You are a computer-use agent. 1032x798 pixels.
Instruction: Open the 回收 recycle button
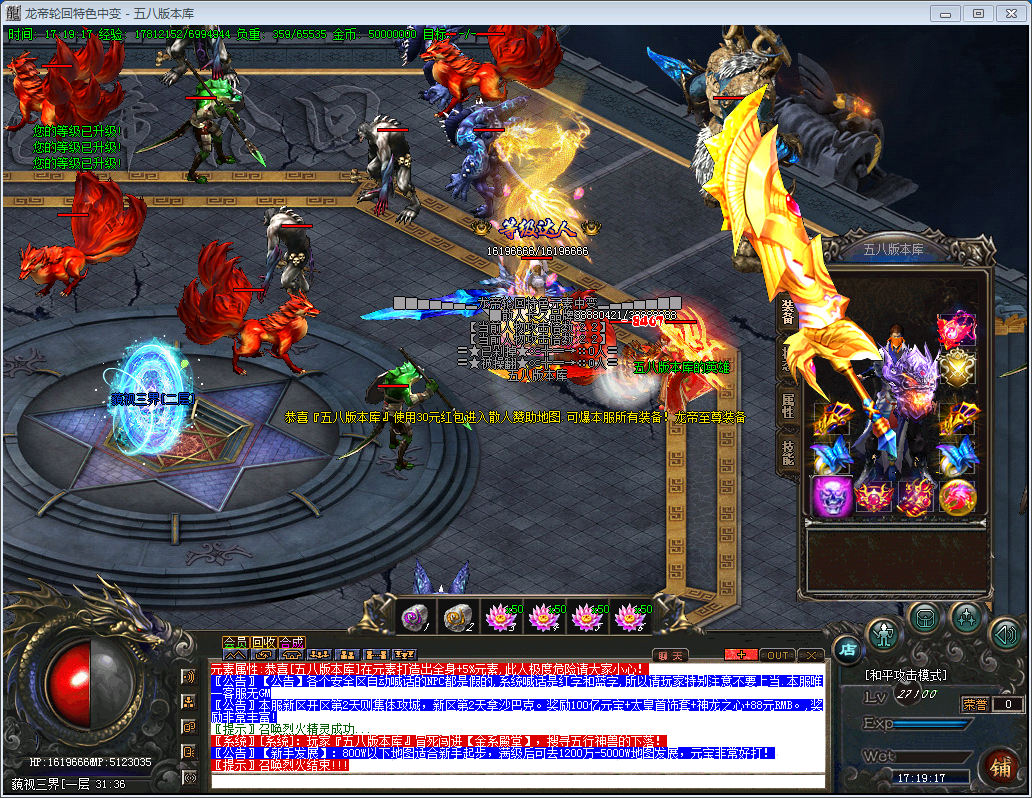point(264,642)
